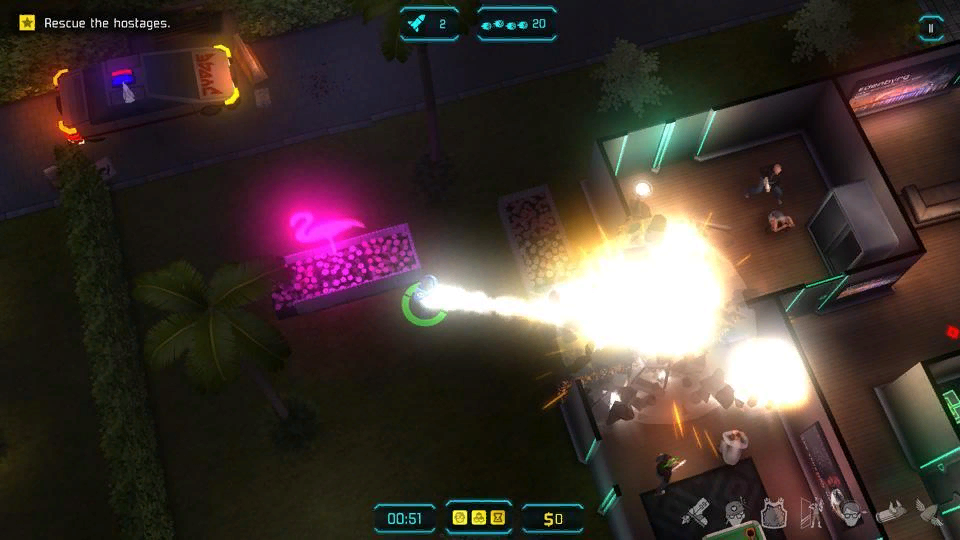The height and width of the screenshot is (540, 960).
Task: Choose the helmeted skull perk icon
Action: pyautogui.click(x=736, y=515)
